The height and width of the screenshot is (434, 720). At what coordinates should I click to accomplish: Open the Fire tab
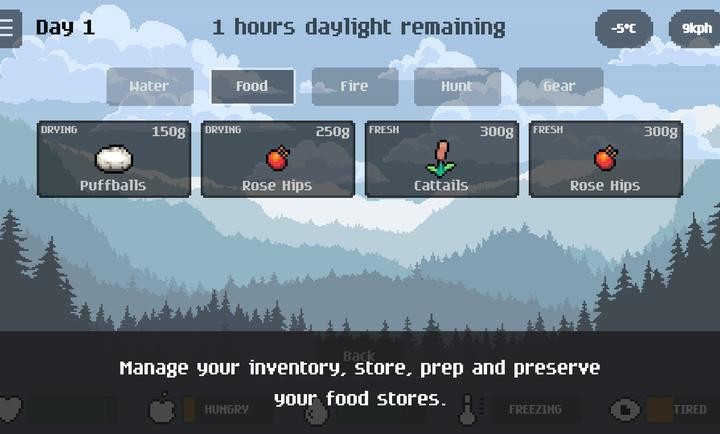(x=355, y=86)
